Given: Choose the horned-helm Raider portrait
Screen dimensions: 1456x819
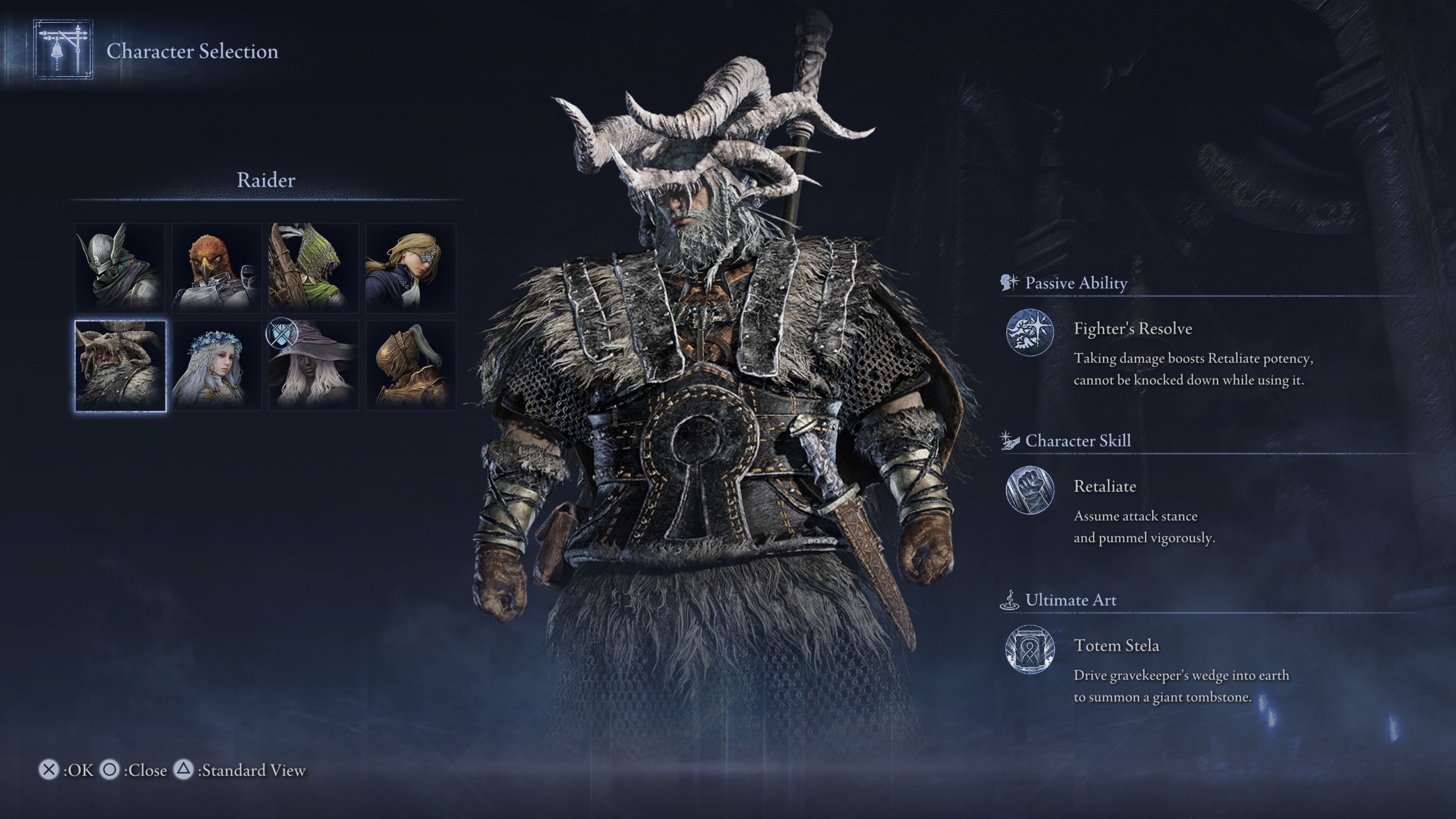Looking at the screenshot, I should (120, 365).
